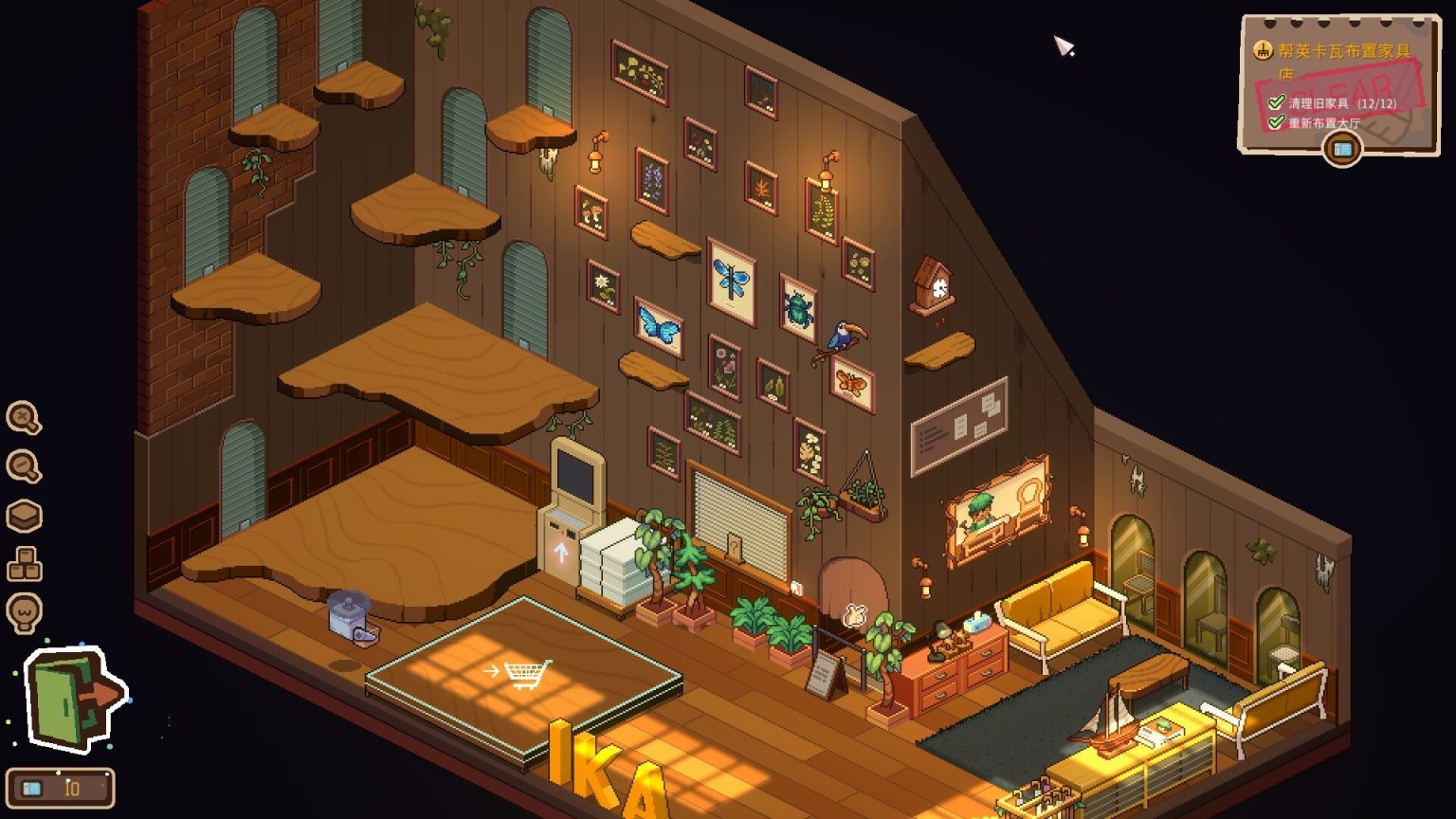Image resolution: width=1456 pixels, height=819 pixels.
Task: Select the minus magnifier zoom tool
Action: 24,465
